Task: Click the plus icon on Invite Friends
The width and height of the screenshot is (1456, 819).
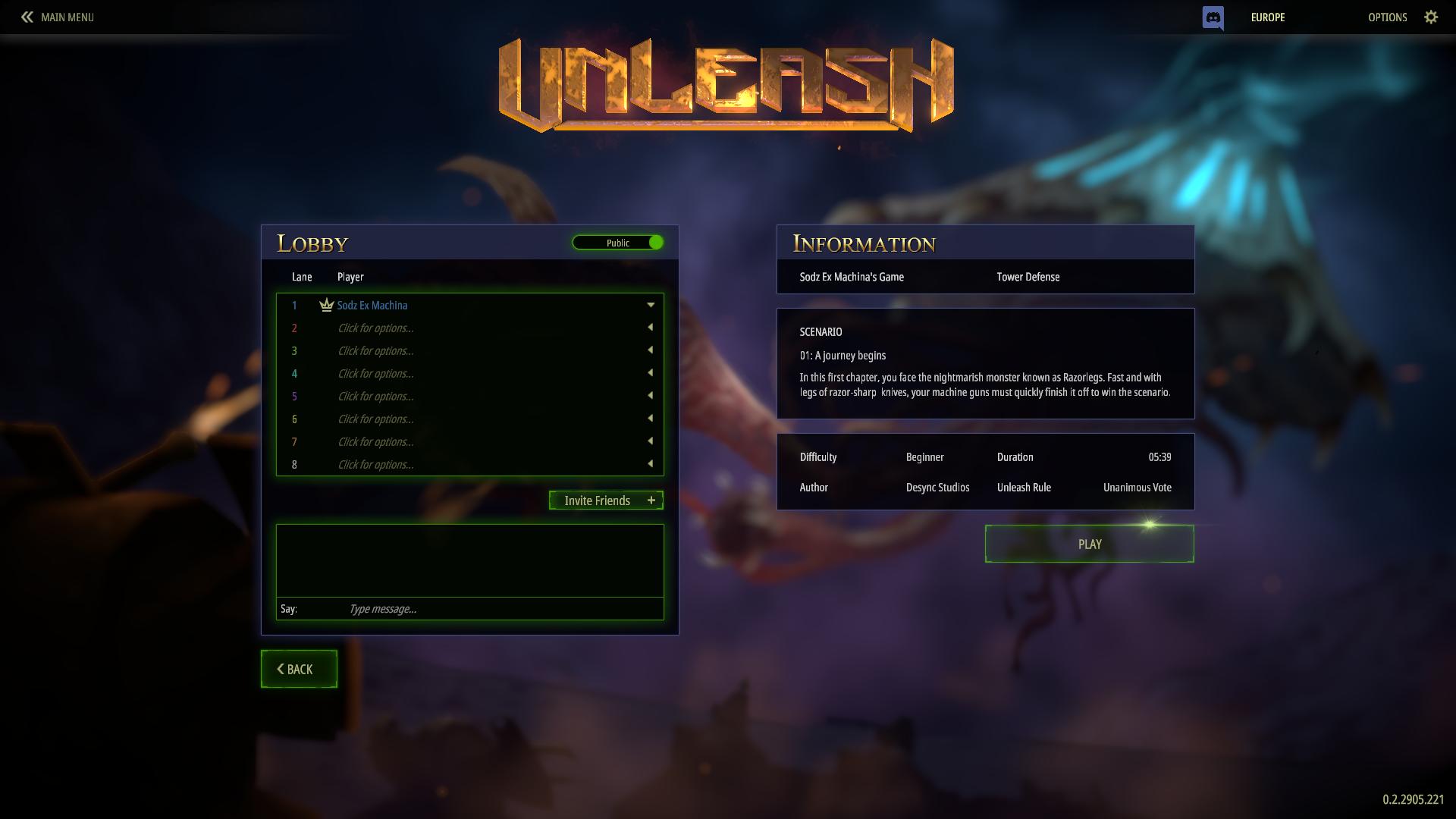Action: [651, 500]
